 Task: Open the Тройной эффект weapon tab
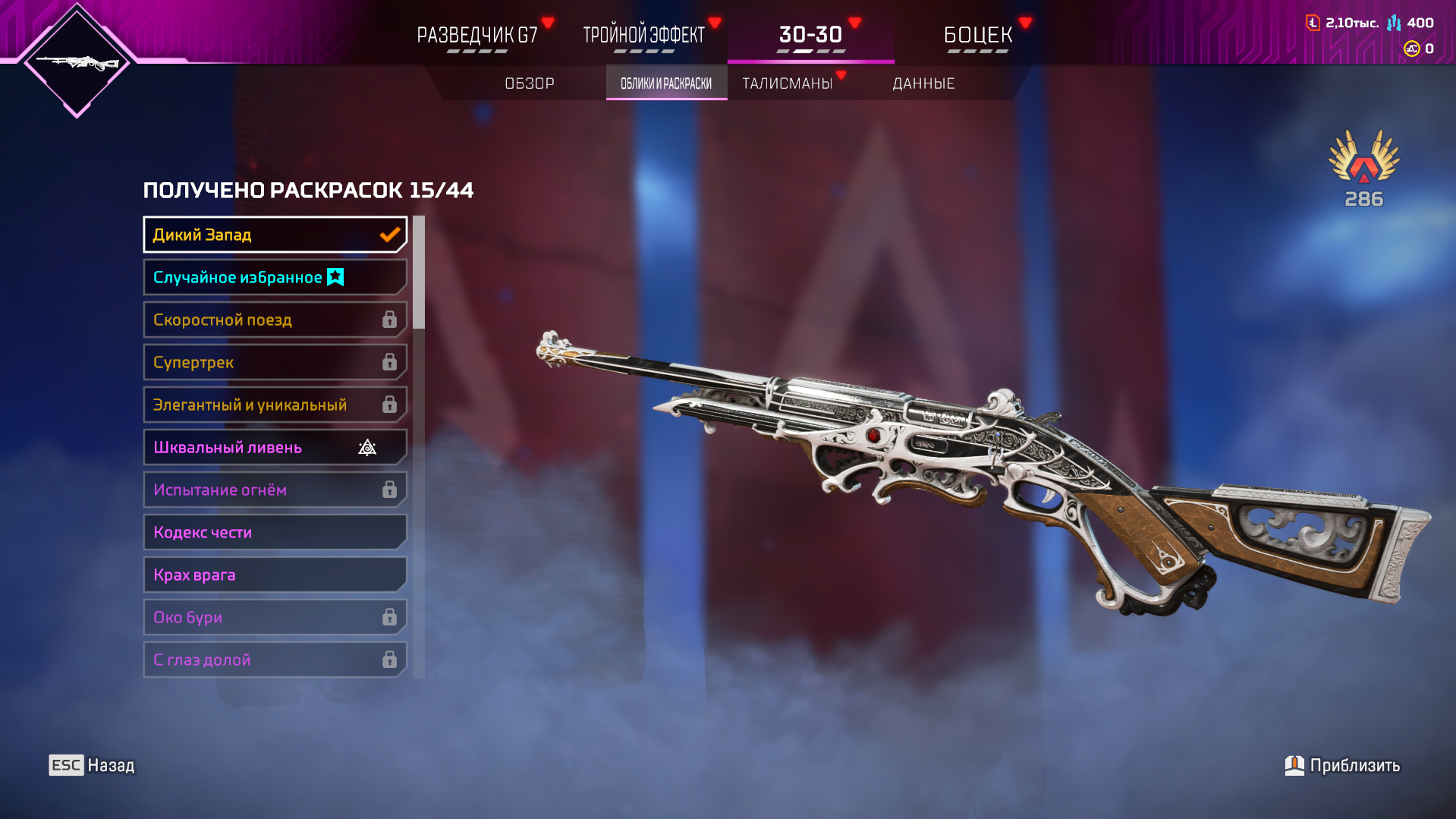click(643, 35)
